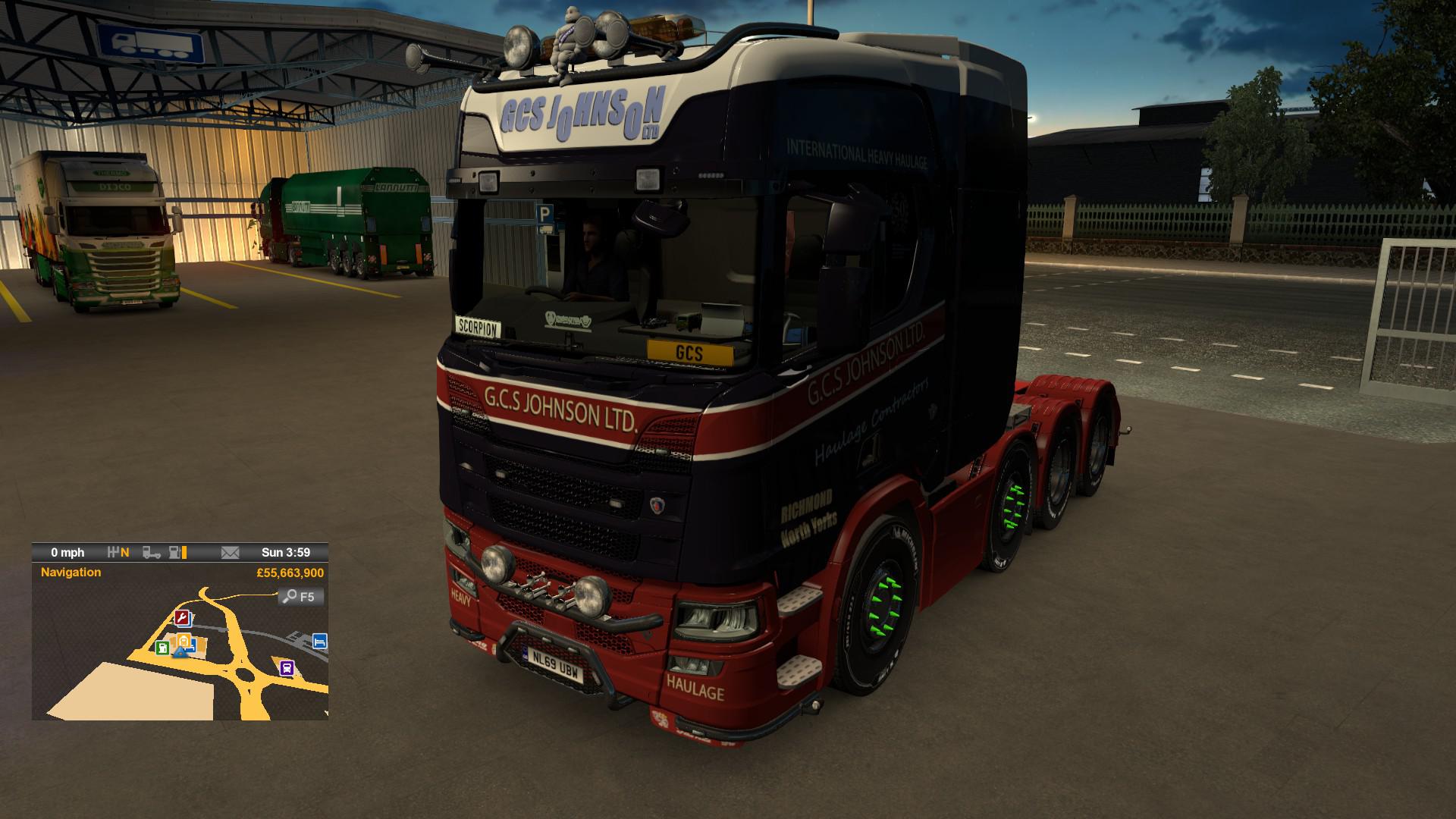The height and width of the screenshot is (819, 1456).
Task: Click the Navigation label on the route advisor
Action: click(71, 573)
